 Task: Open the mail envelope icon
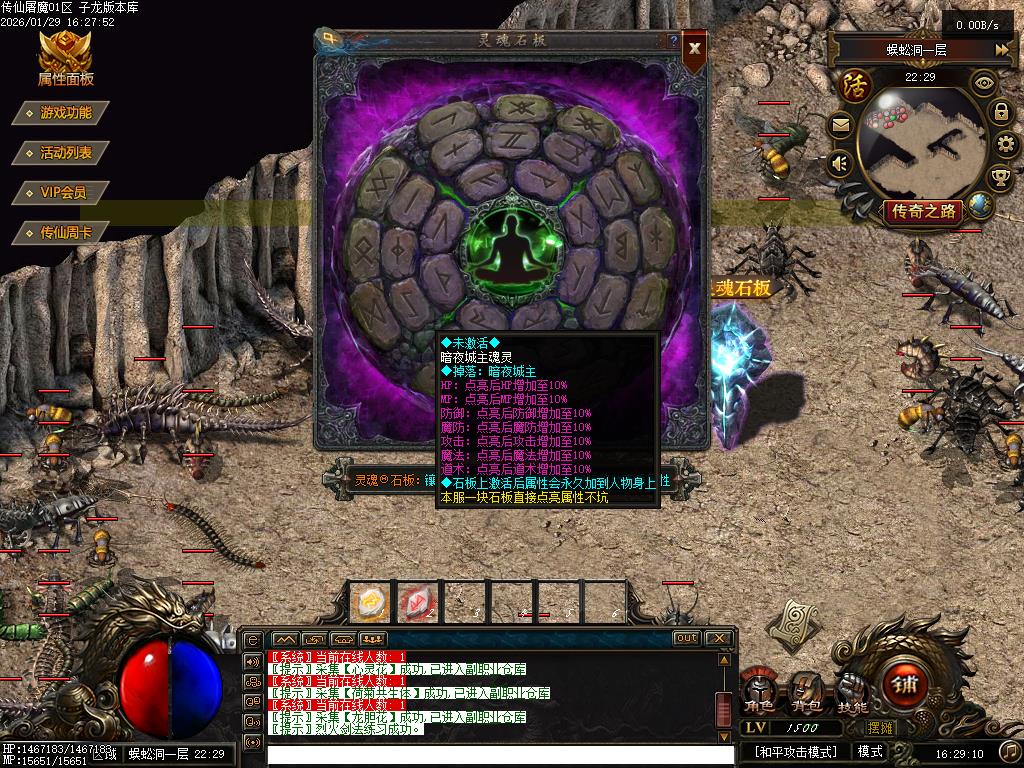click(841, 125)
